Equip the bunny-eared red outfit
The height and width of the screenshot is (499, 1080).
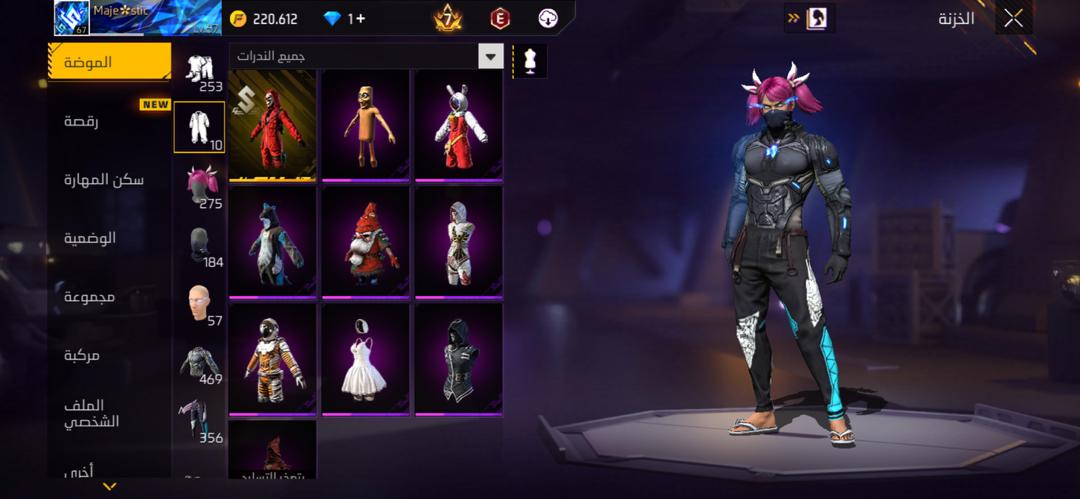pyautogui.click(x=458, y=125)
